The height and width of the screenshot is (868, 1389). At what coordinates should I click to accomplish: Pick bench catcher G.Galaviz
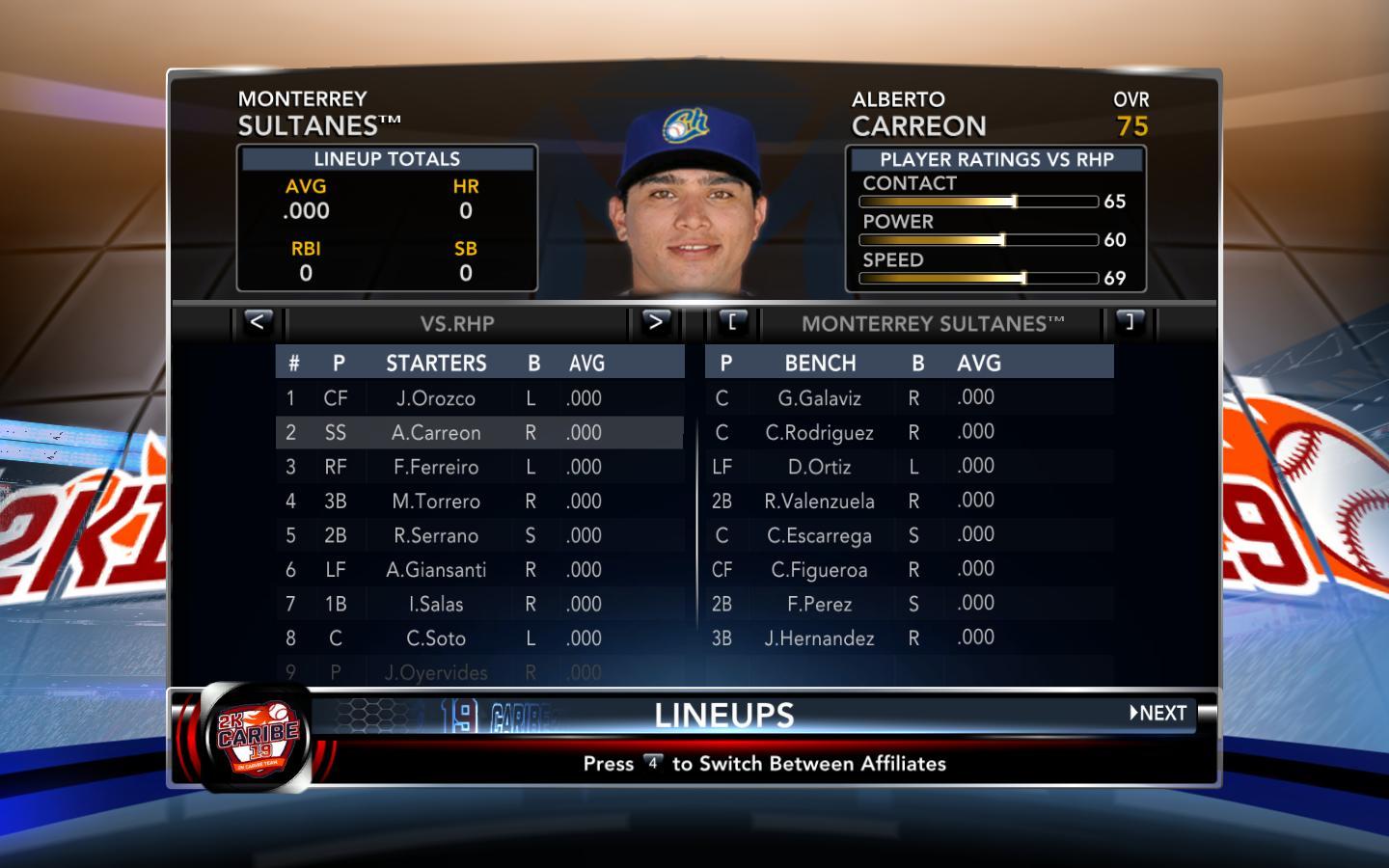(x=819, y=398)
